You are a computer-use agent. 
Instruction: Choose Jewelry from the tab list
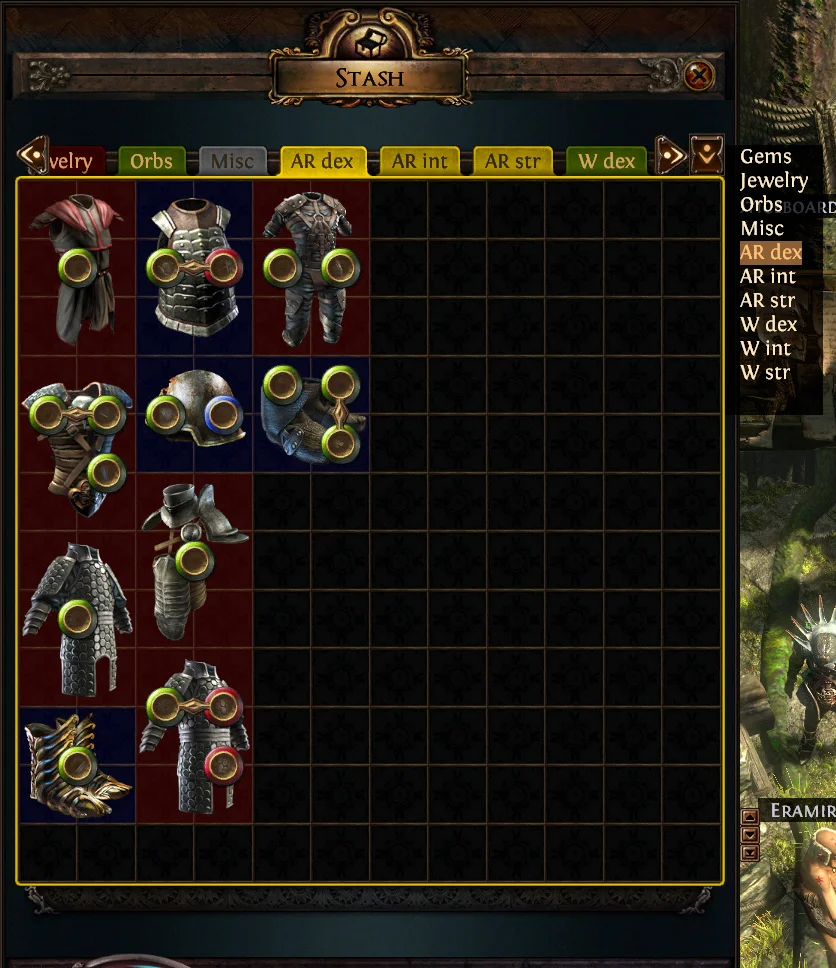(773, 181)
